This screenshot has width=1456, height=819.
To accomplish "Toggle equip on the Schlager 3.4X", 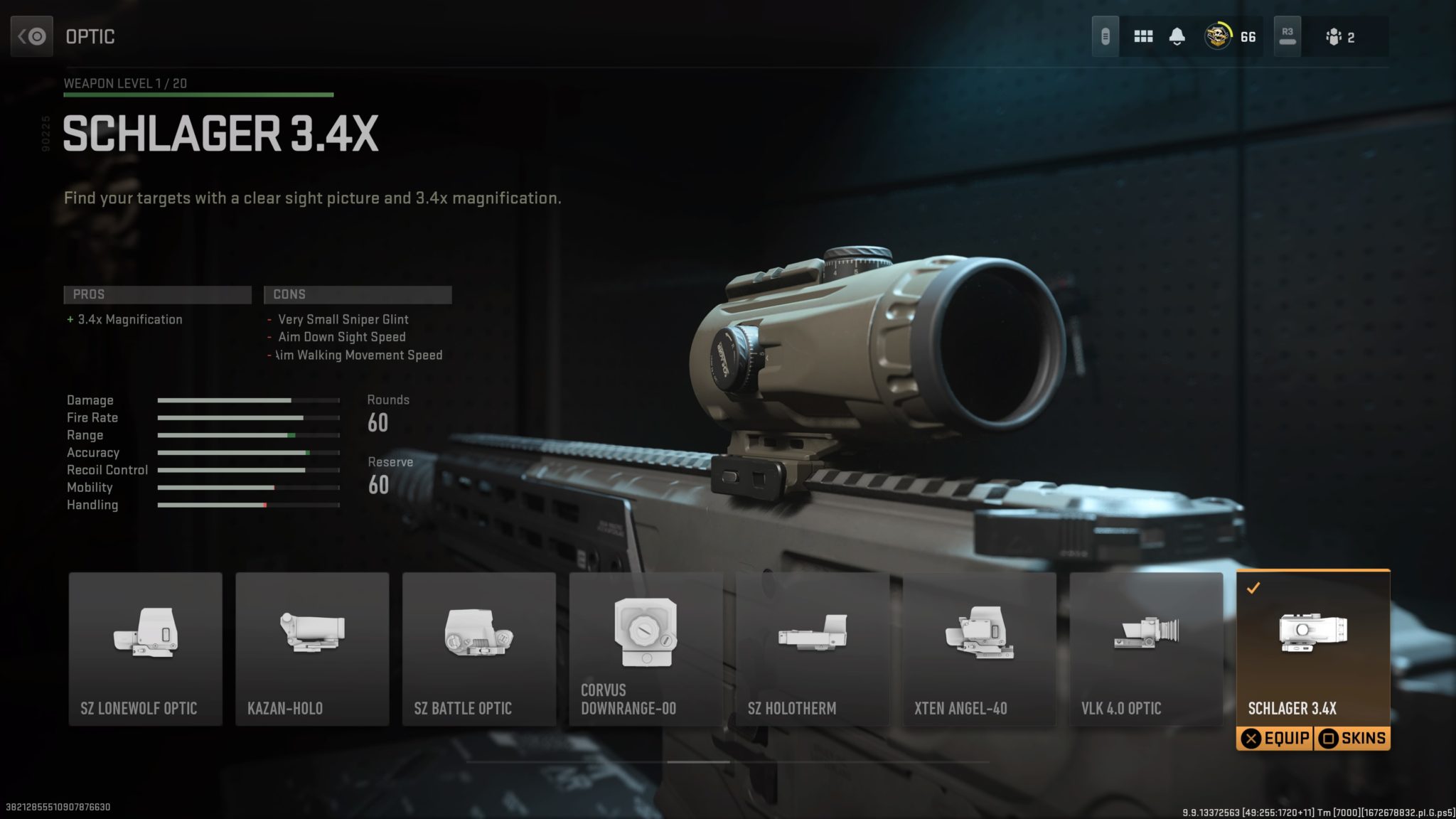I will [1275, 738].
